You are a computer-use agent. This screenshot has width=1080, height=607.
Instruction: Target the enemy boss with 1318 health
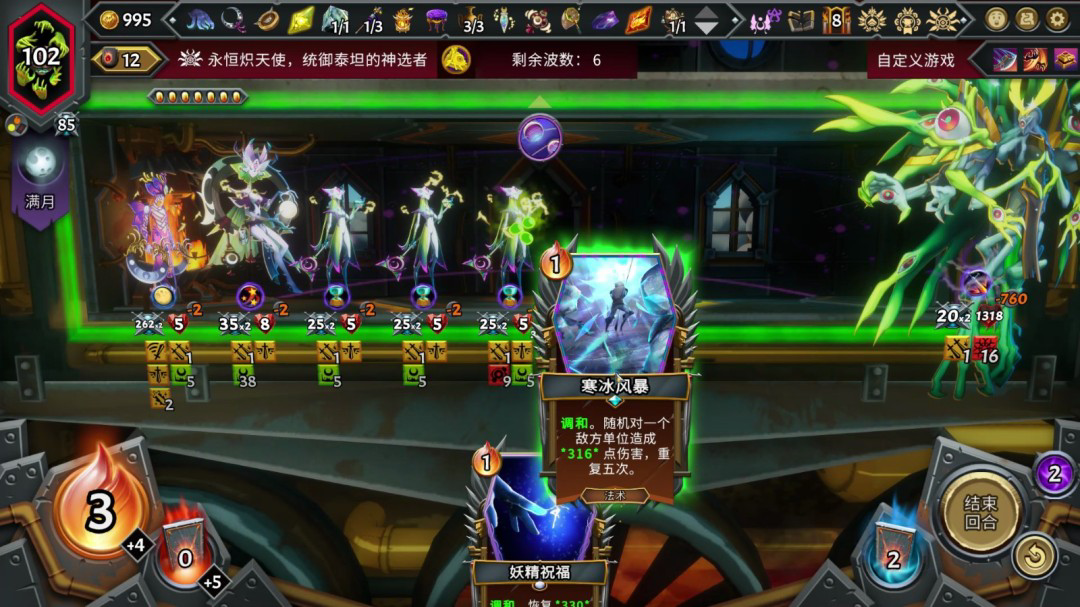(960, 200)
